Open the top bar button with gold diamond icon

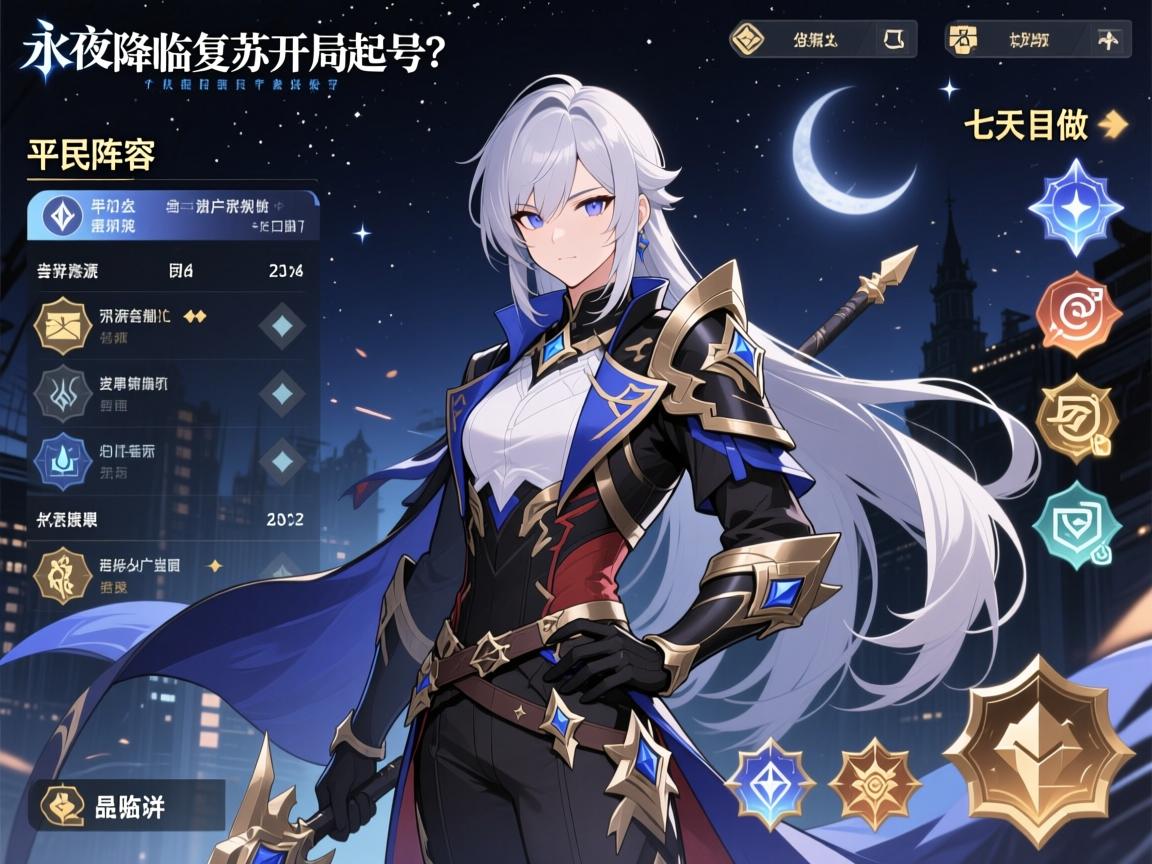(822, 40)
